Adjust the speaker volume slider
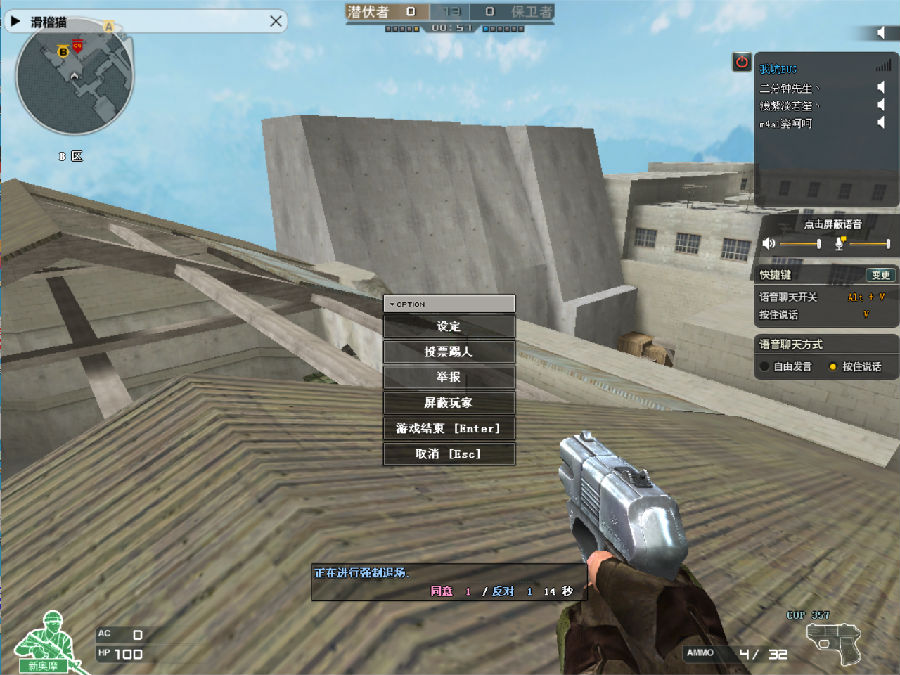The height and width of the screenshot is (675, 900). (800, 243)
